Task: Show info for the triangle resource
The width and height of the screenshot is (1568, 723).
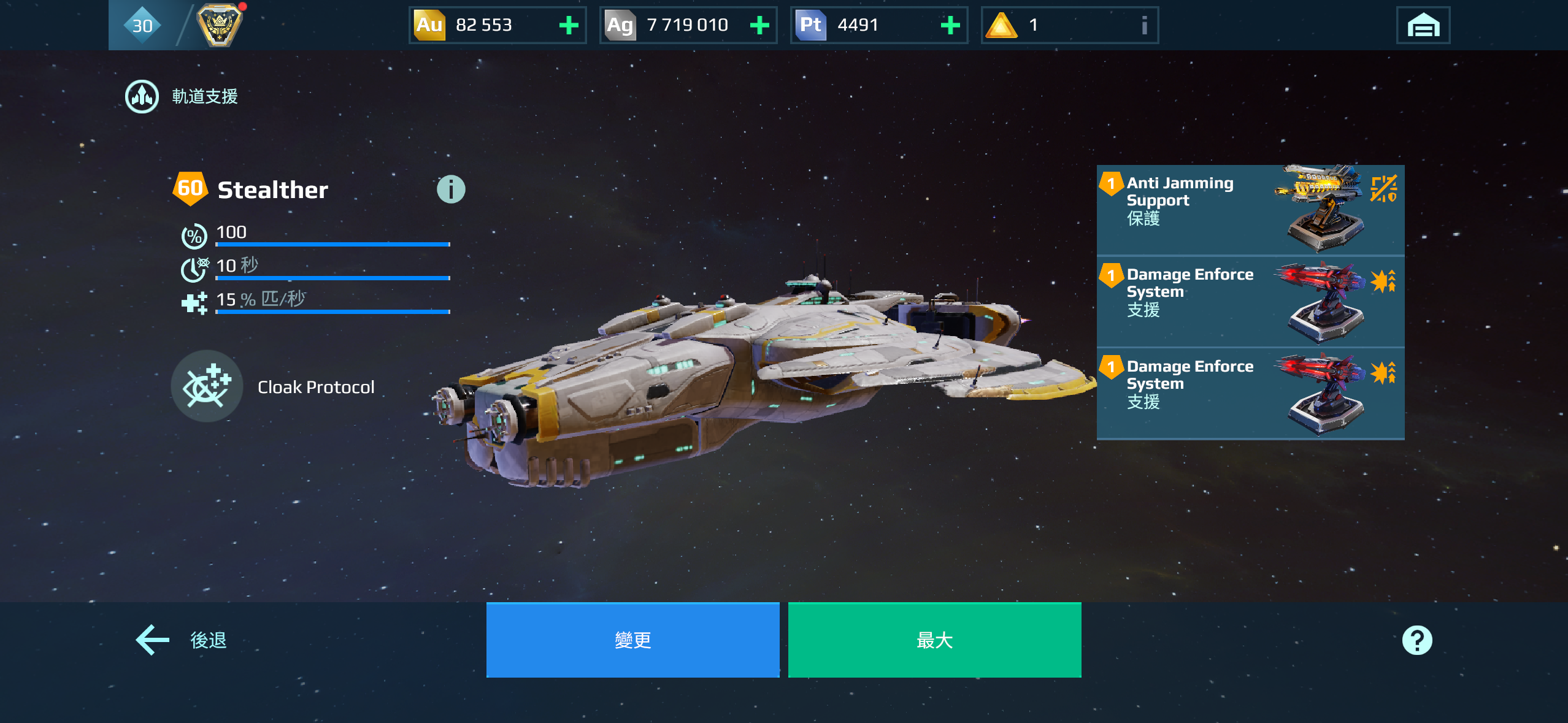Action: click(x=1143, y=25)
